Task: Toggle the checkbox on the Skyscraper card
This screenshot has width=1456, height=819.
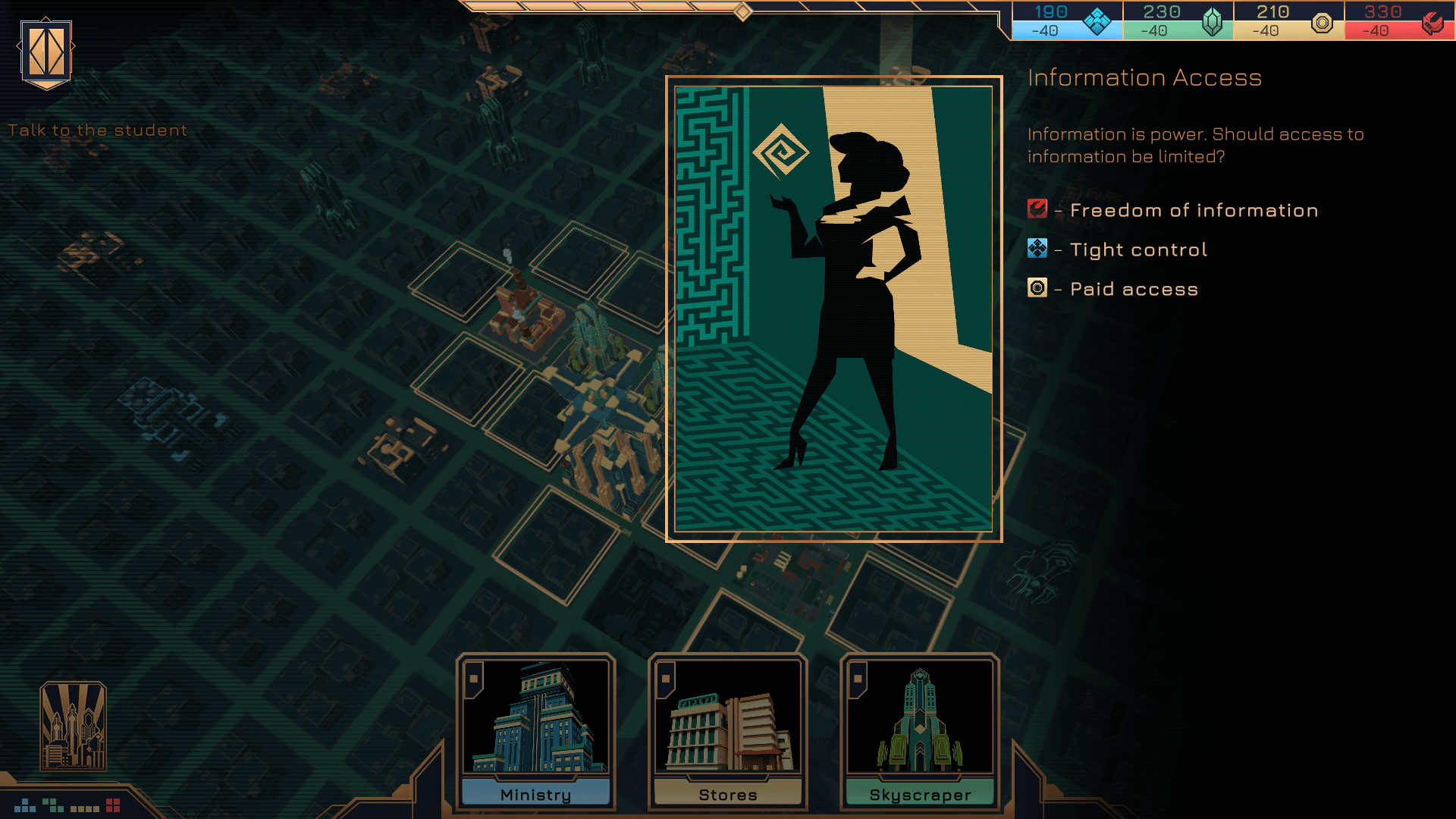Action: 856,679
